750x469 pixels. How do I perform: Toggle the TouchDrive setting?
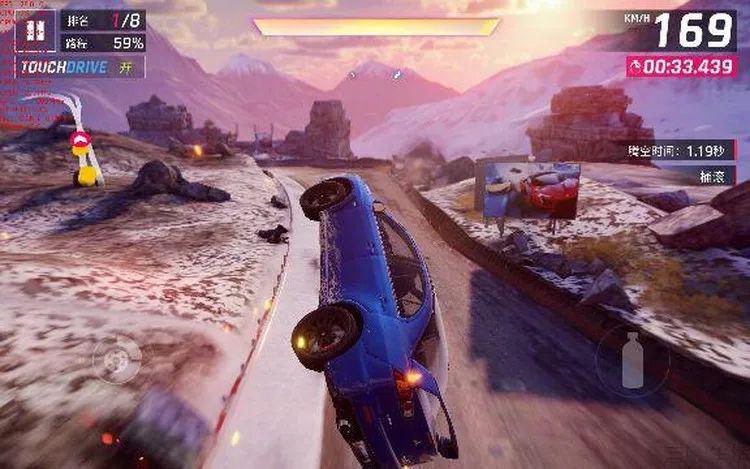coord(80,67)
